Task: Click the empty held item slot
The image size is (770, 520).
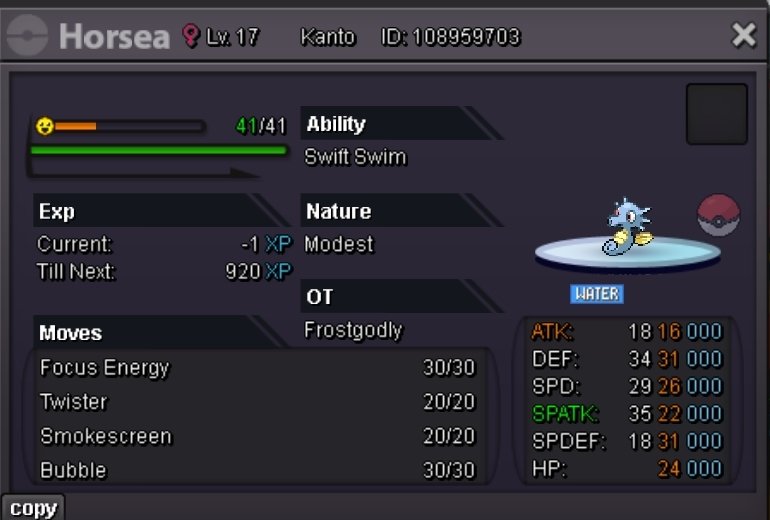Action: coord(716,114)
